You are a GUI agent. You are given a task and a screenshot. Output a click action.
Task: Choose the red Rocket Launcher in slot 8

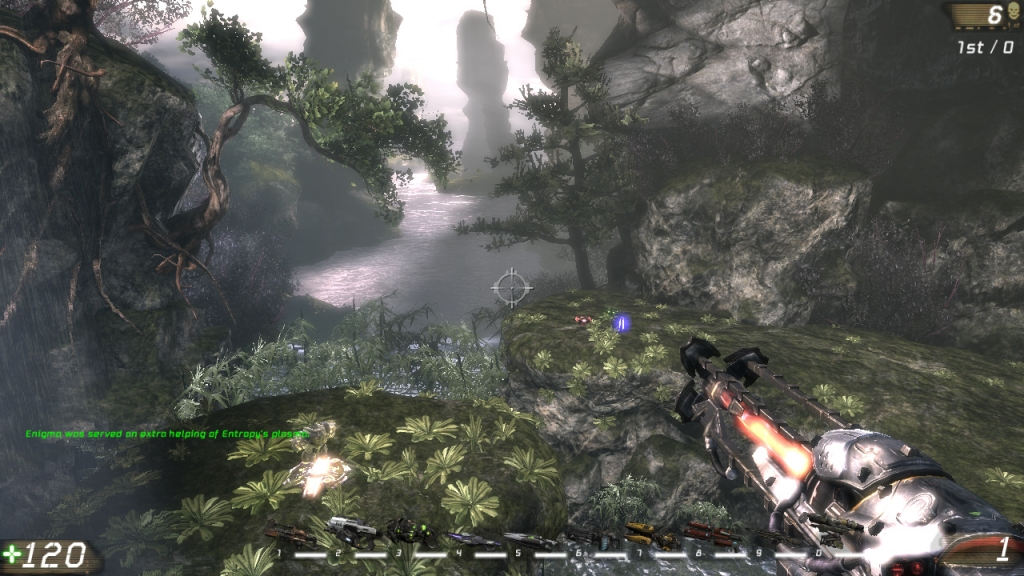(709, 535)
